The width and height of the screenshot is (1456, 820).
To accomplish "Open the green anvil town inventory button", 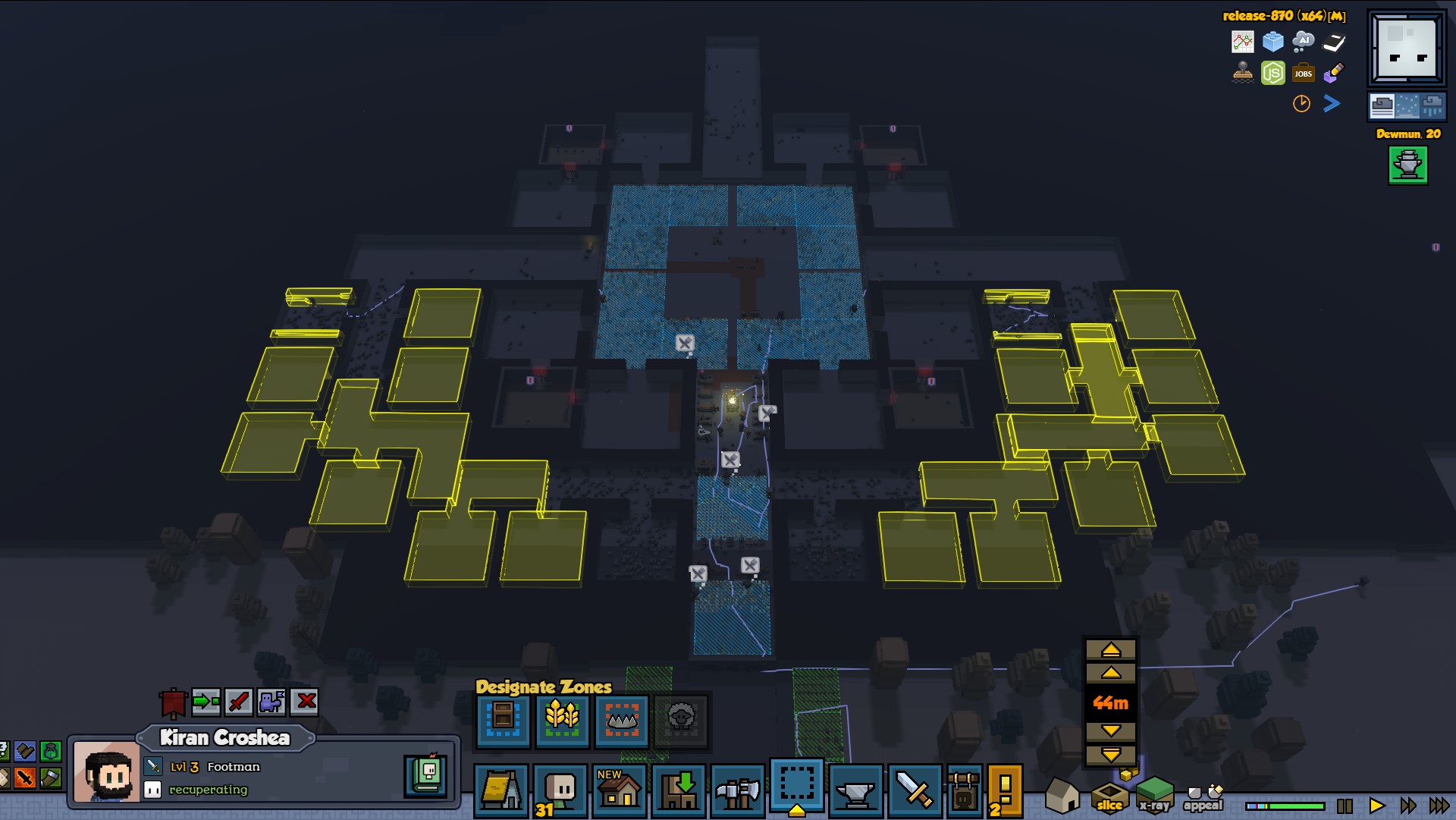I will 1407,165.
